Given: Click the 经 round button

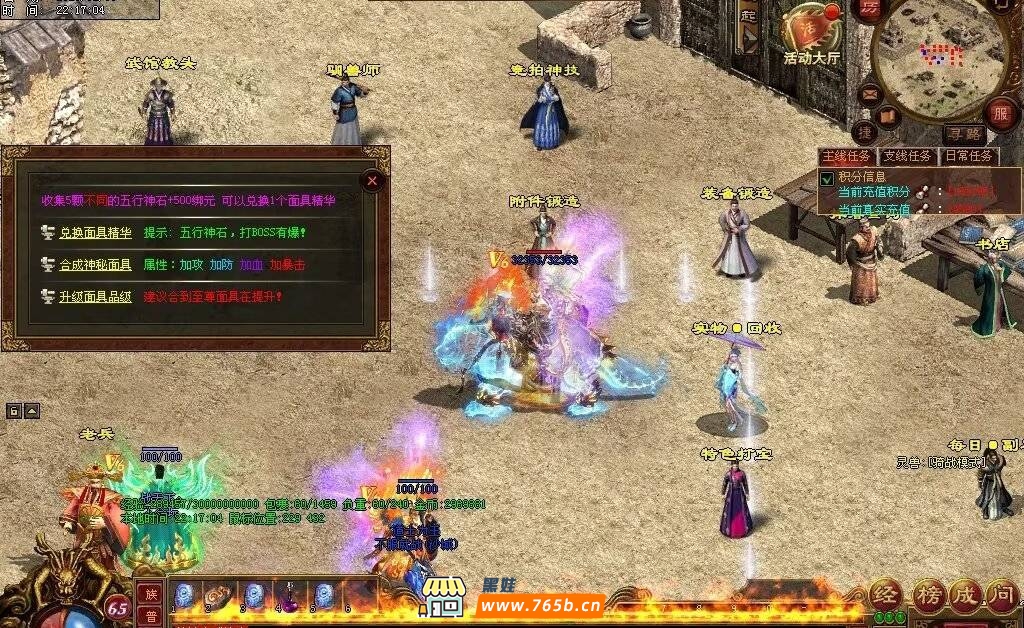Looking at the screenshot, I should coord(885,595).
